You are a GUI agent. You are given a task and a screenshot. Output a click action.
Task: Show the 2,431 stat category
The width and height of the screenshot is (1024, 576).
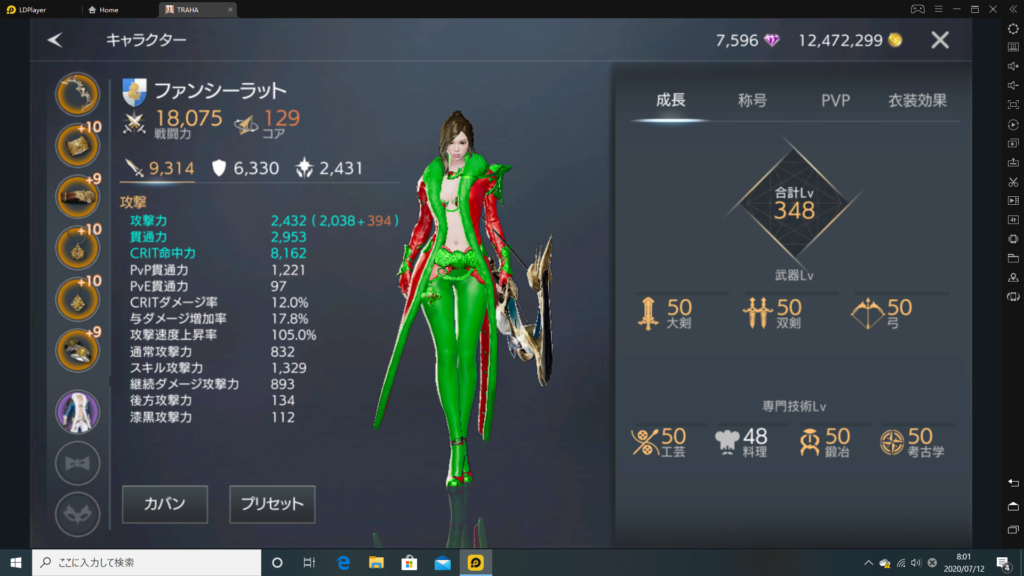328,169
